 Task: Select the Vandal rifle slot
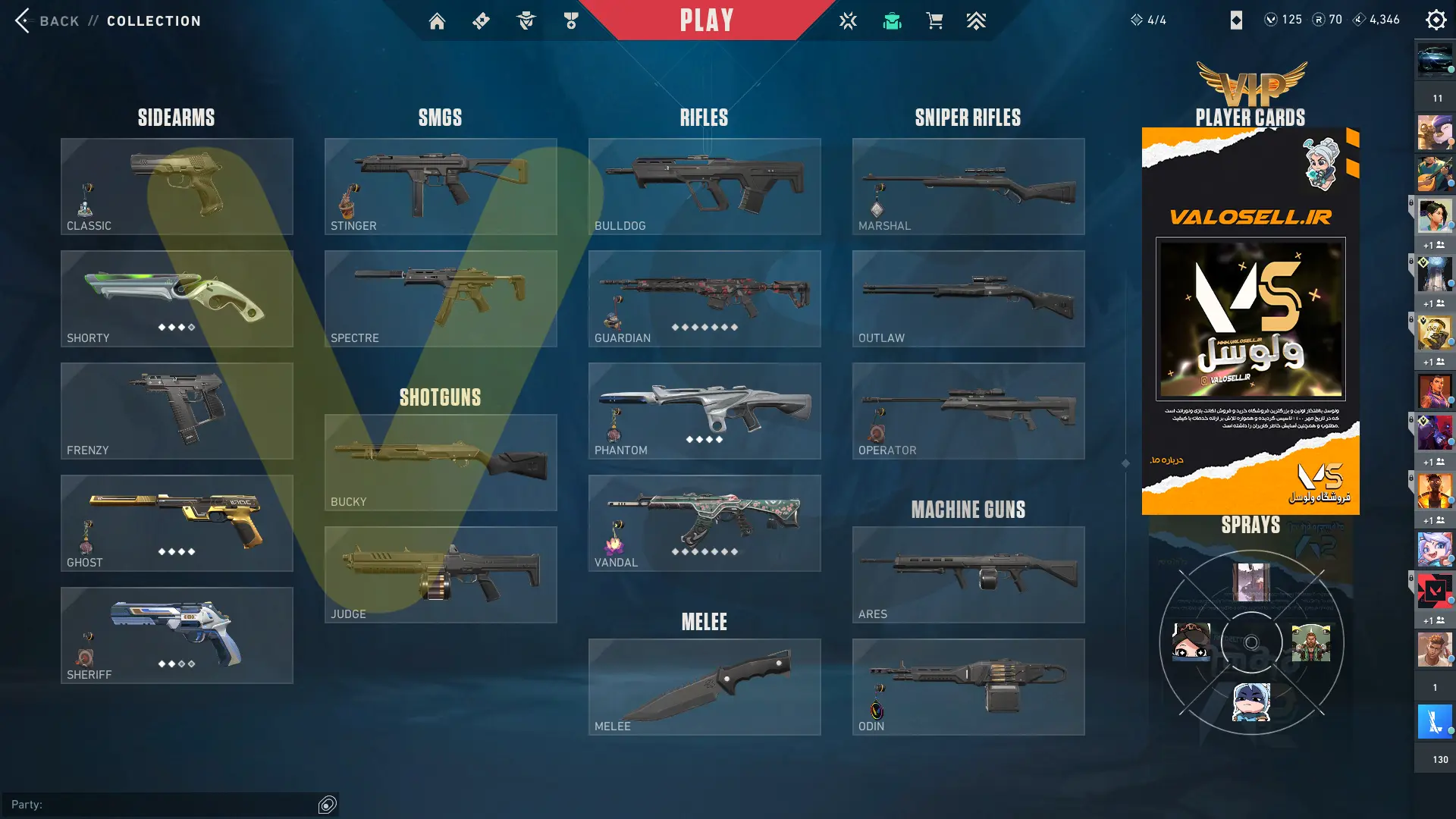coord(704,523)
